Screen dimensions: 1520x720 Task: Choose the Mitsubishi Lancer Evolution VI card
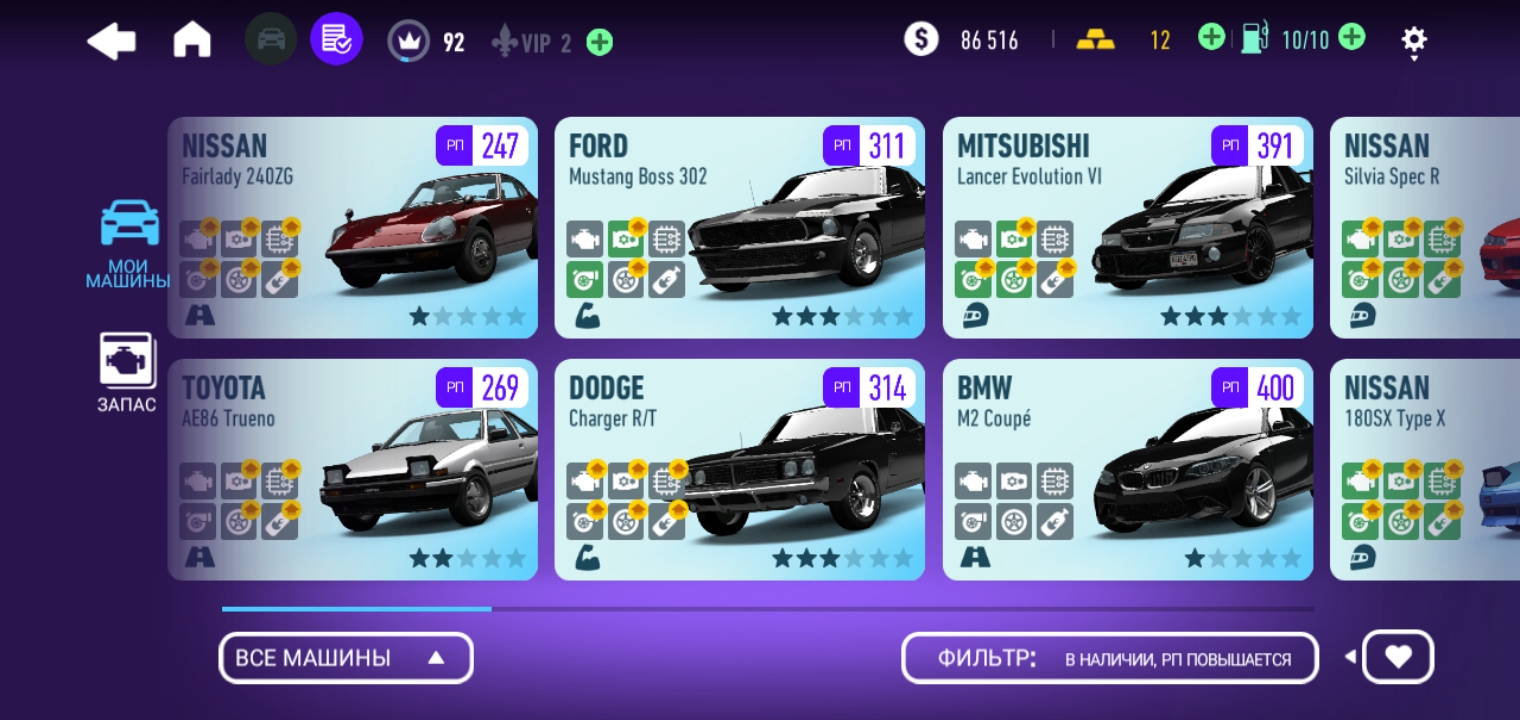pos(1127,228)
